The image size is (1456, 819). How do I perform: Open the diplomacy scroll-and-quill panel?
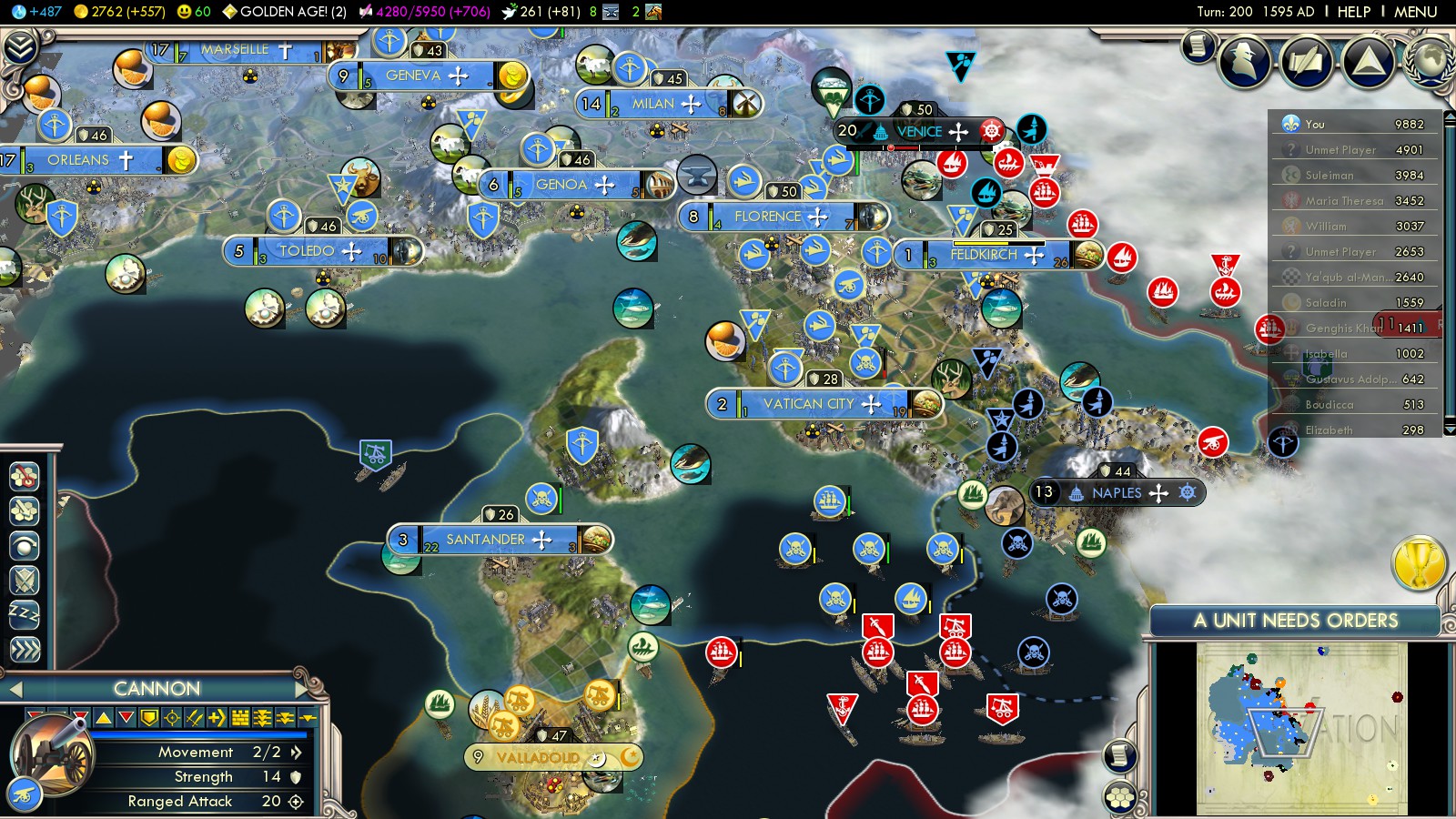(x=1307, y=61)
